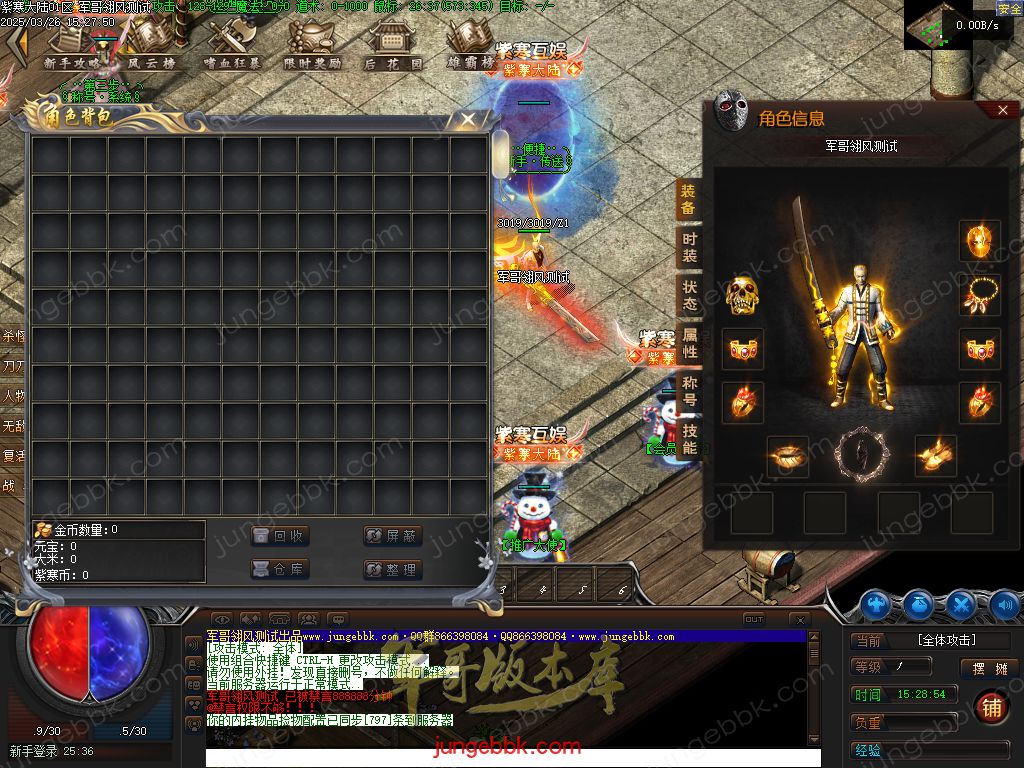Open the 状态 status tab
Screen dimensions: 1024x768
pyautogui.click(x=689, y=295)
